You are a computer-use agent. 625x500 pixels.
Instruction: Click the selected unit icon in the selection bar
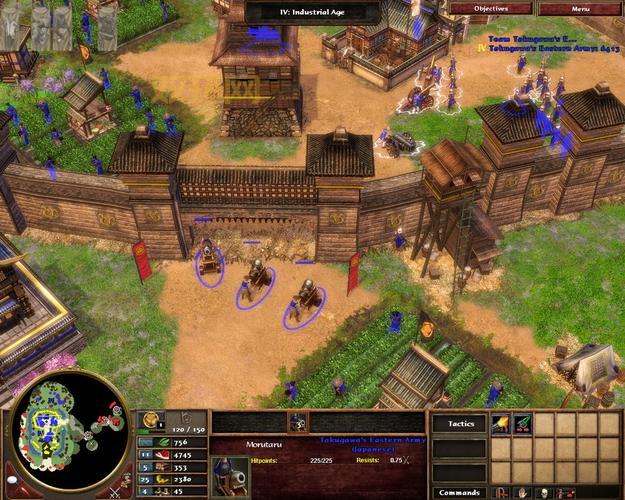pyautogui.click(x=297, y=422)
